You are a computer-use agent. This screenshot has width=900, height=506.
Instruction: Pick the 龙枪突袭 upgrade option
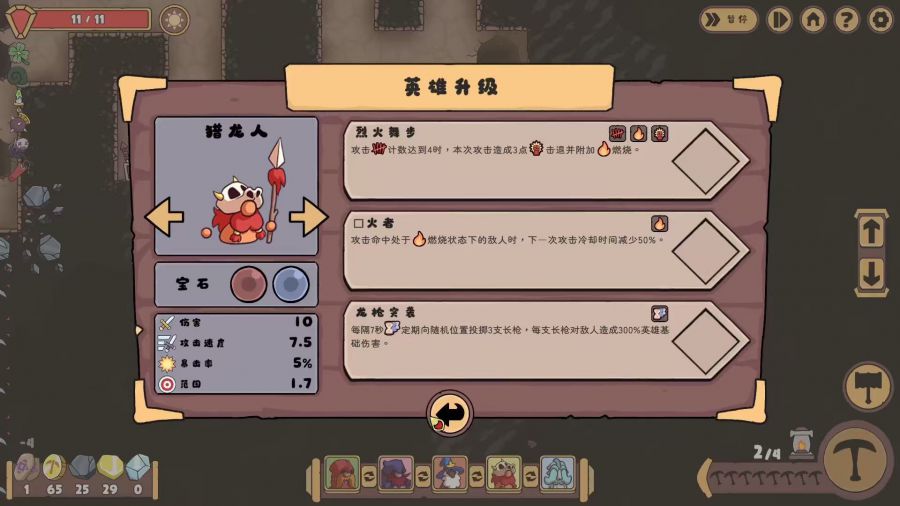[x=545, y=340]
